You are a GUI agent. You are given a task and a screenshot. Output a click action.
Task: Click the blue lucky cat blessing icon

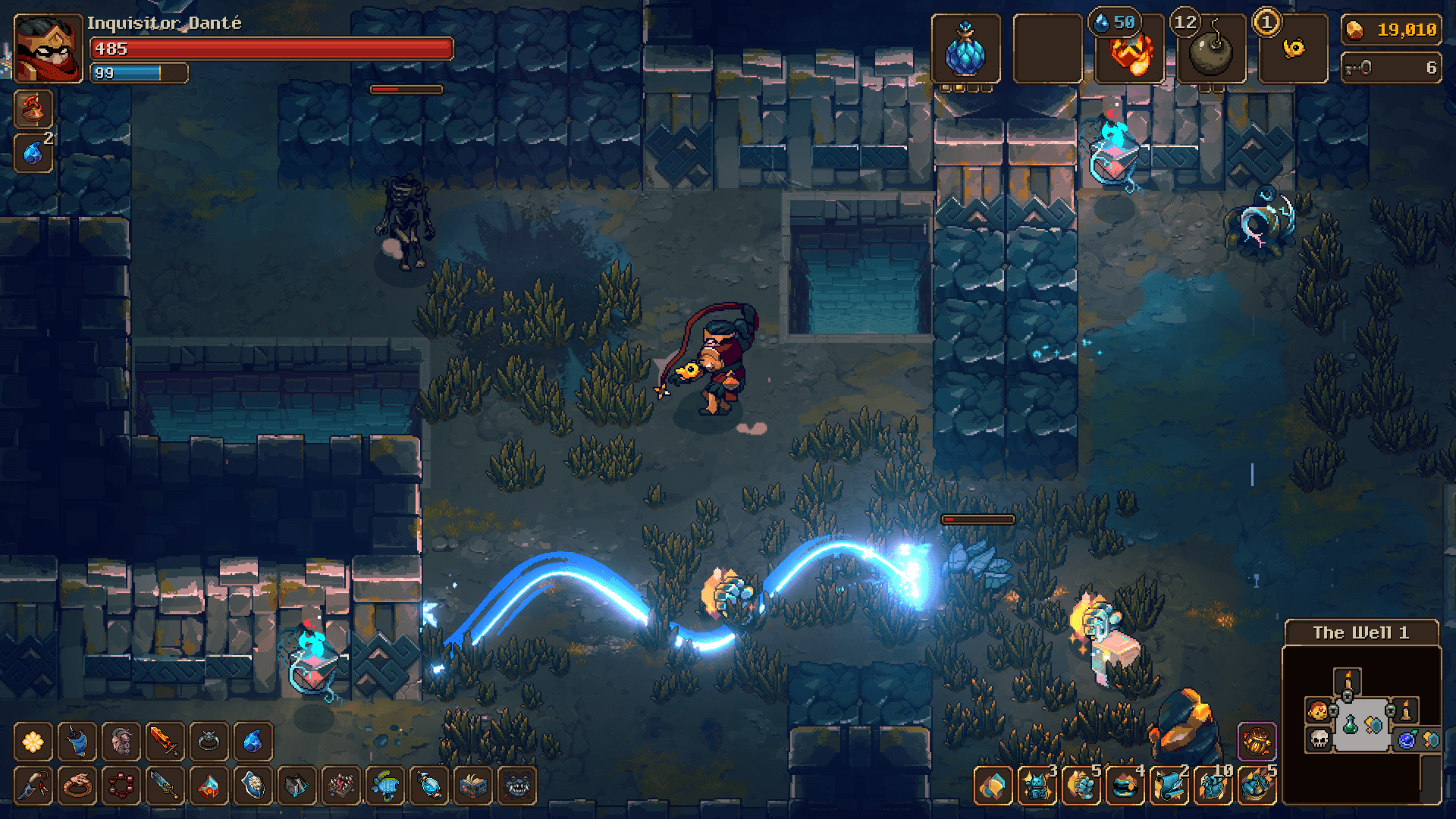[x=1037, y=785]
